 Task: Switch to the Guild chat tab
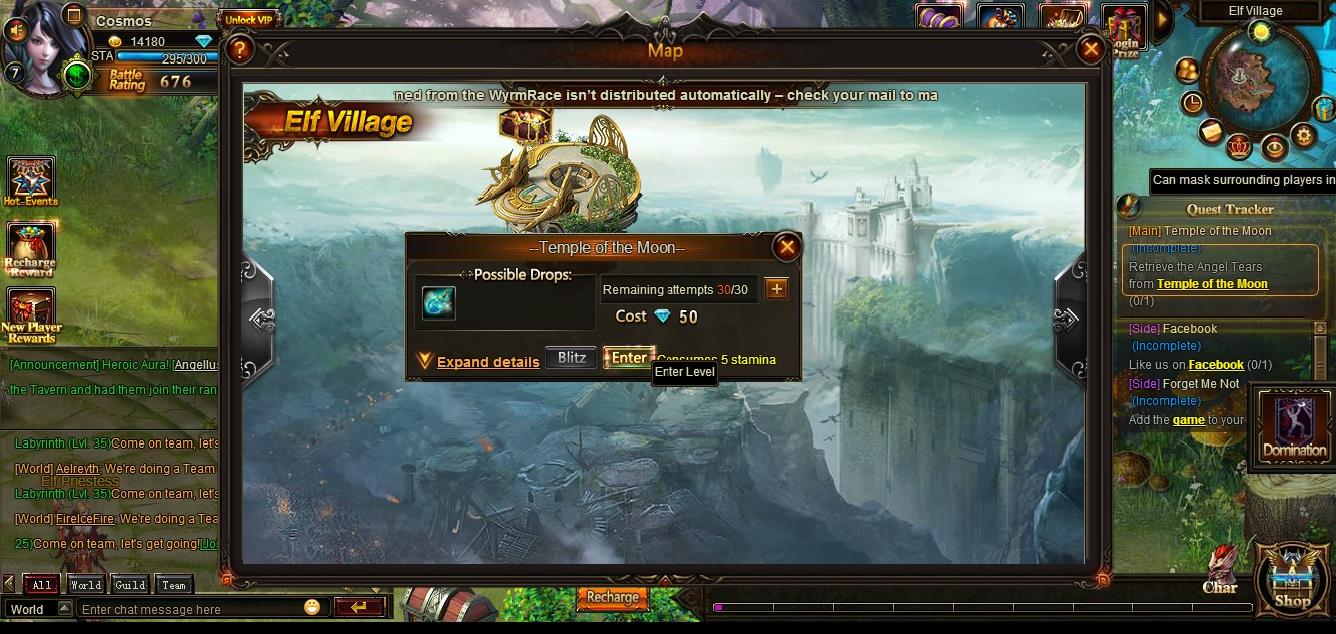(x=130, y=585)
